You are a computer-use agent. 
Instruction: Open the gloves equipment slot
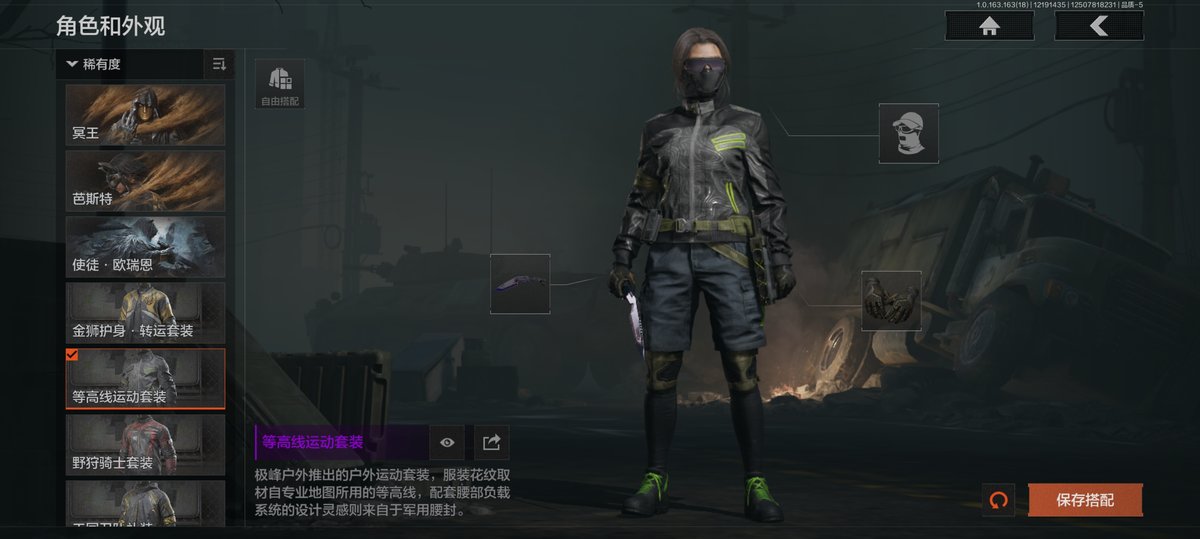tap(890, 301)
